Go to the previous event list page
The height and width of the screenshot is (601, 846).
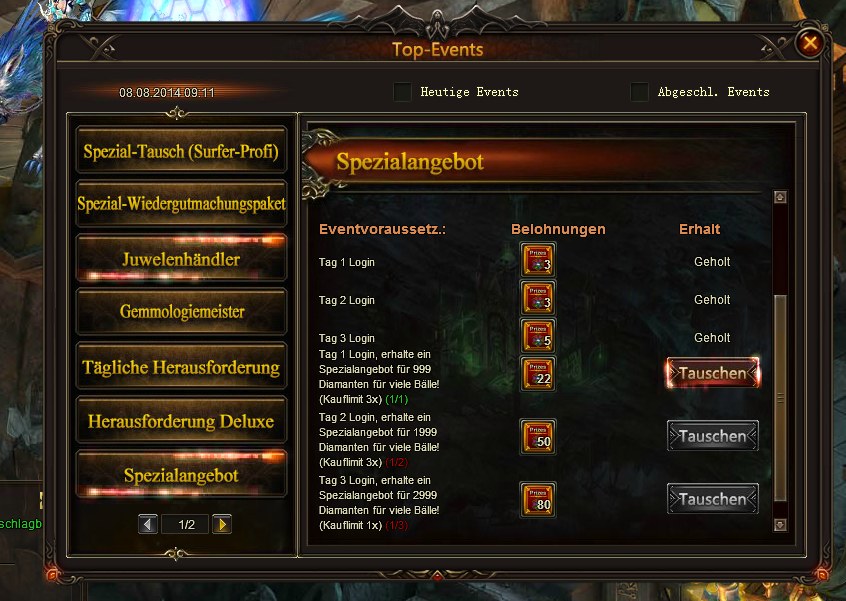pyautogui.click(x=148, y=524)
